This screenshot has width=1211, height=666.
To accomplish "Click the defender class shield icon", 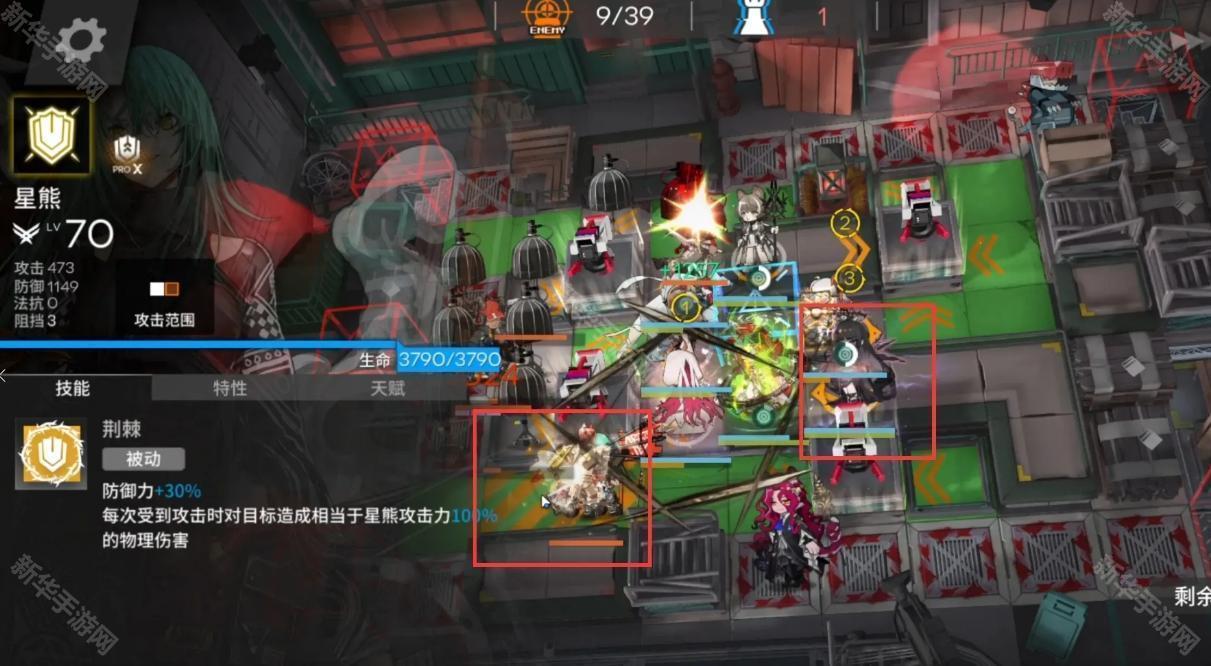I will [51, 135].
